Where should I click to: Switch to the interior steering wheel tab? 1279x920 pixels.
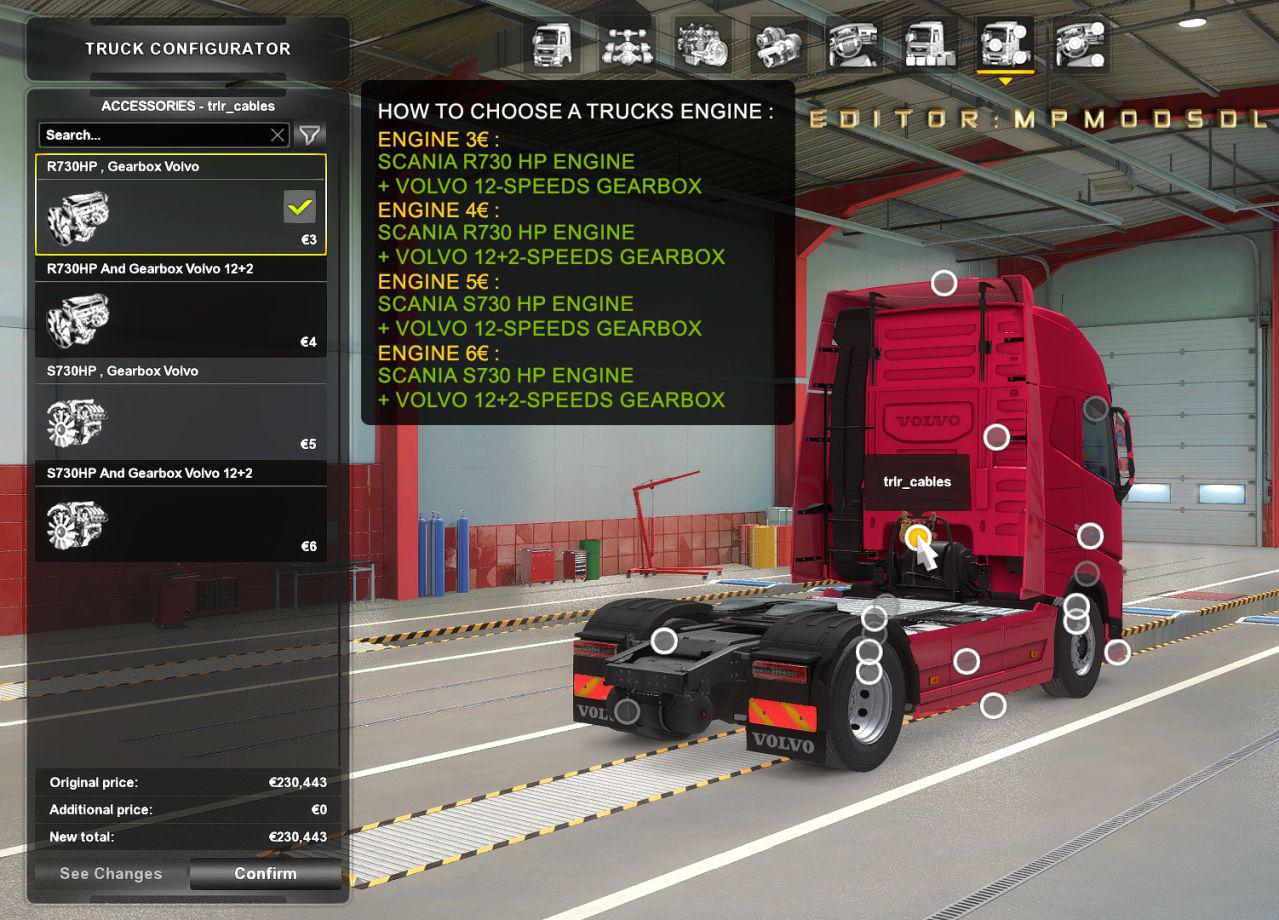point(854,45)
